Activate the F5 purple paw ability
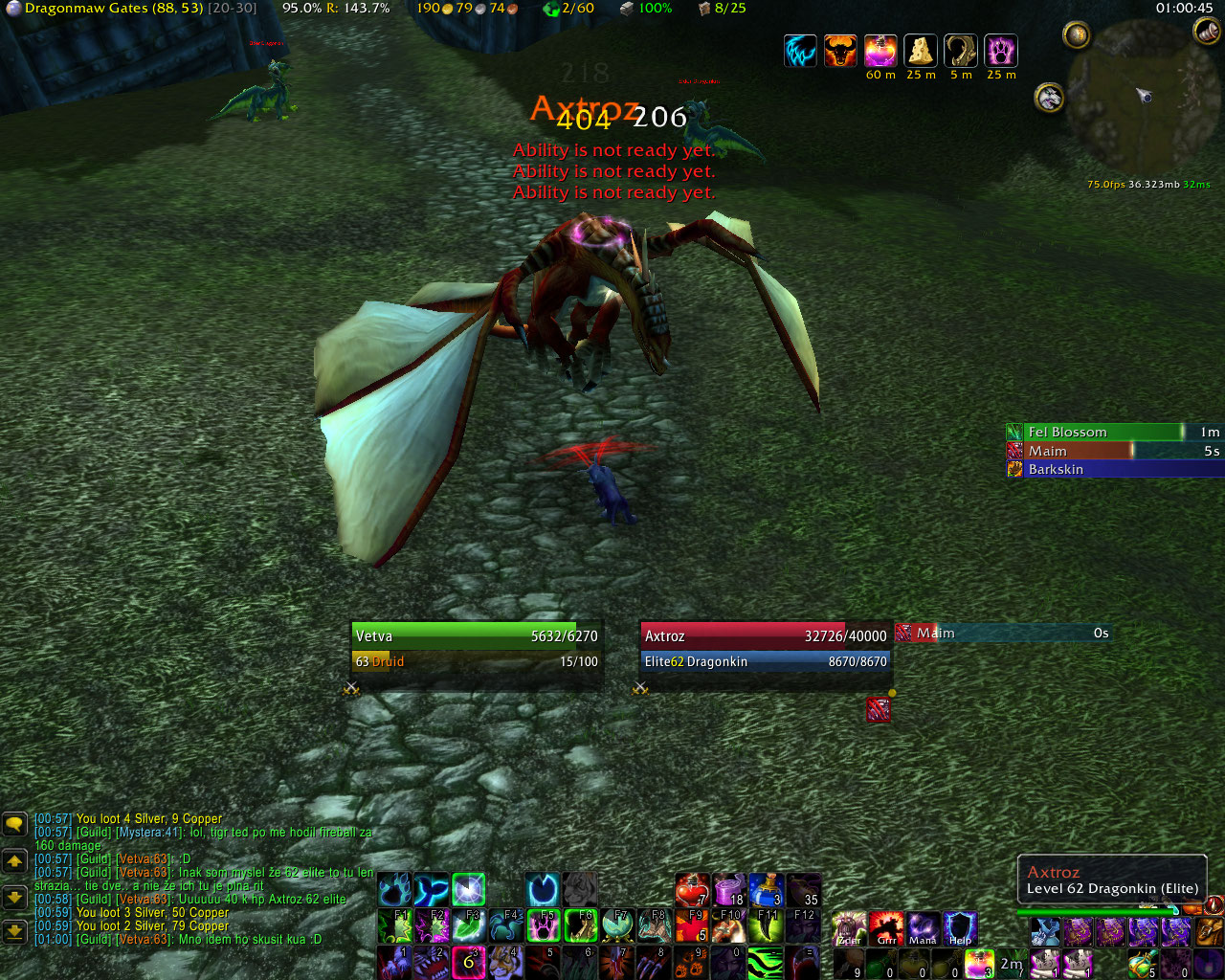The height and width of the screenshot is (980, 1225). pos(544,927)
